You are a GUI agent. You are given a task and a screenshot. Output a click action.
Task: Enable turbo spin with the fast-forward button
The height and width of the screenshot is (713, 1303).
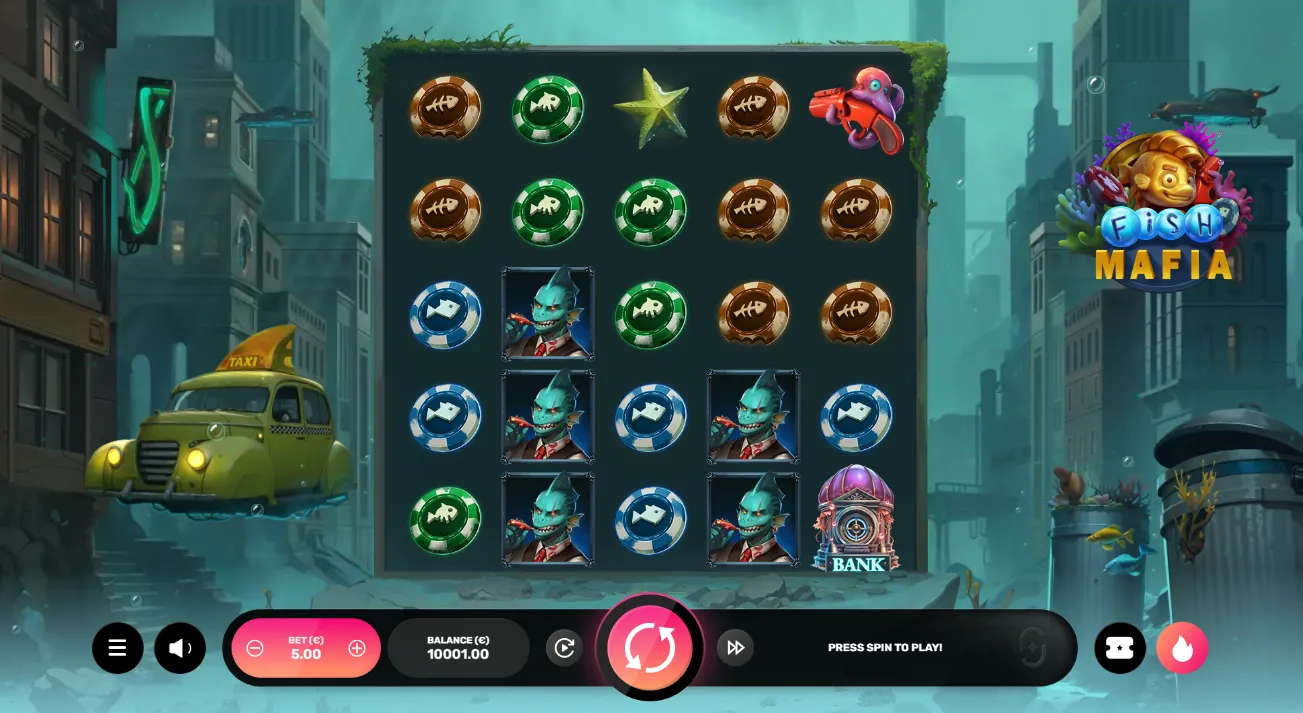tap(735, 648)
